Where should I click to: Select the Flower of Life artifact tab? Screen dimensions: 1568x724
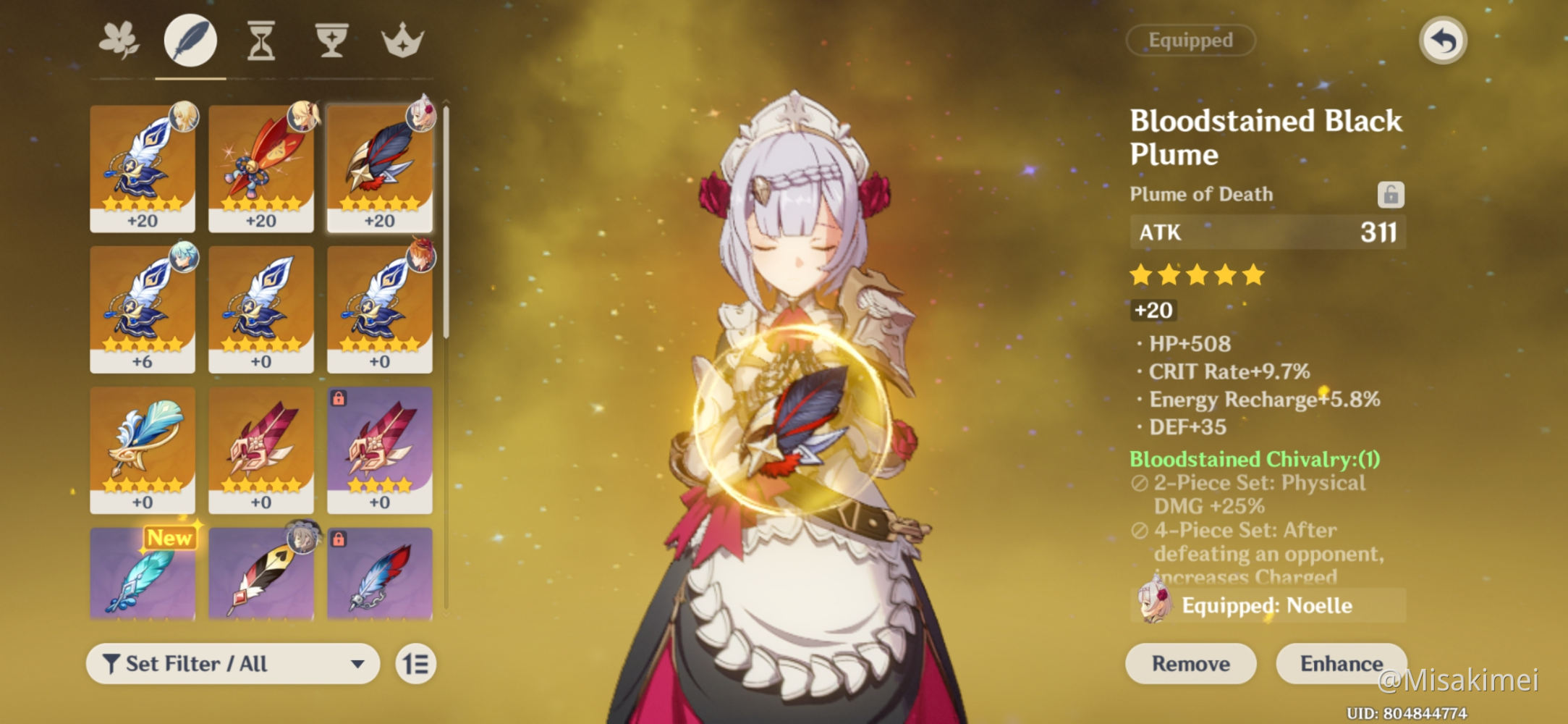pyautogui.click(x=120, y=41)
